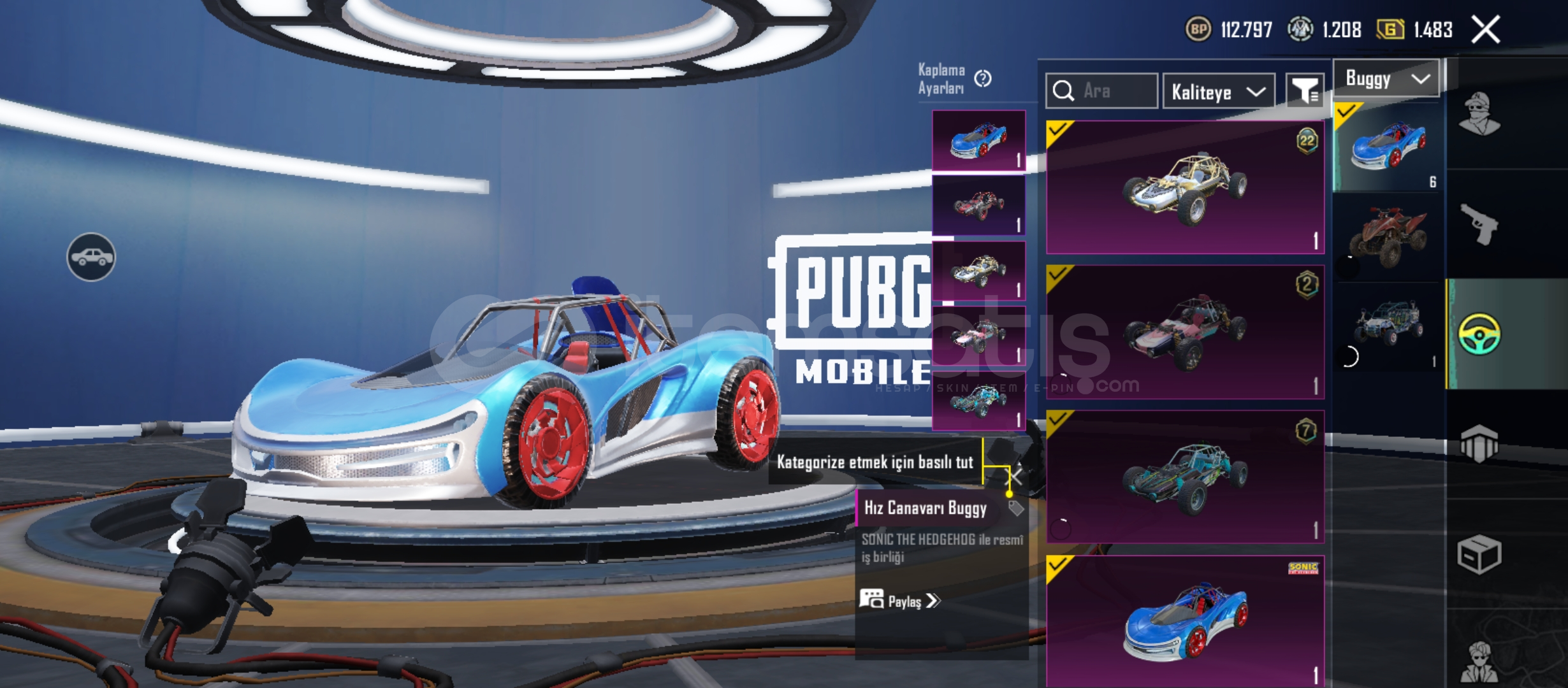This screenshot has height=688, width=1568.
Task: Share skin using the Paylaş button
Action: [x=899, y=601]
